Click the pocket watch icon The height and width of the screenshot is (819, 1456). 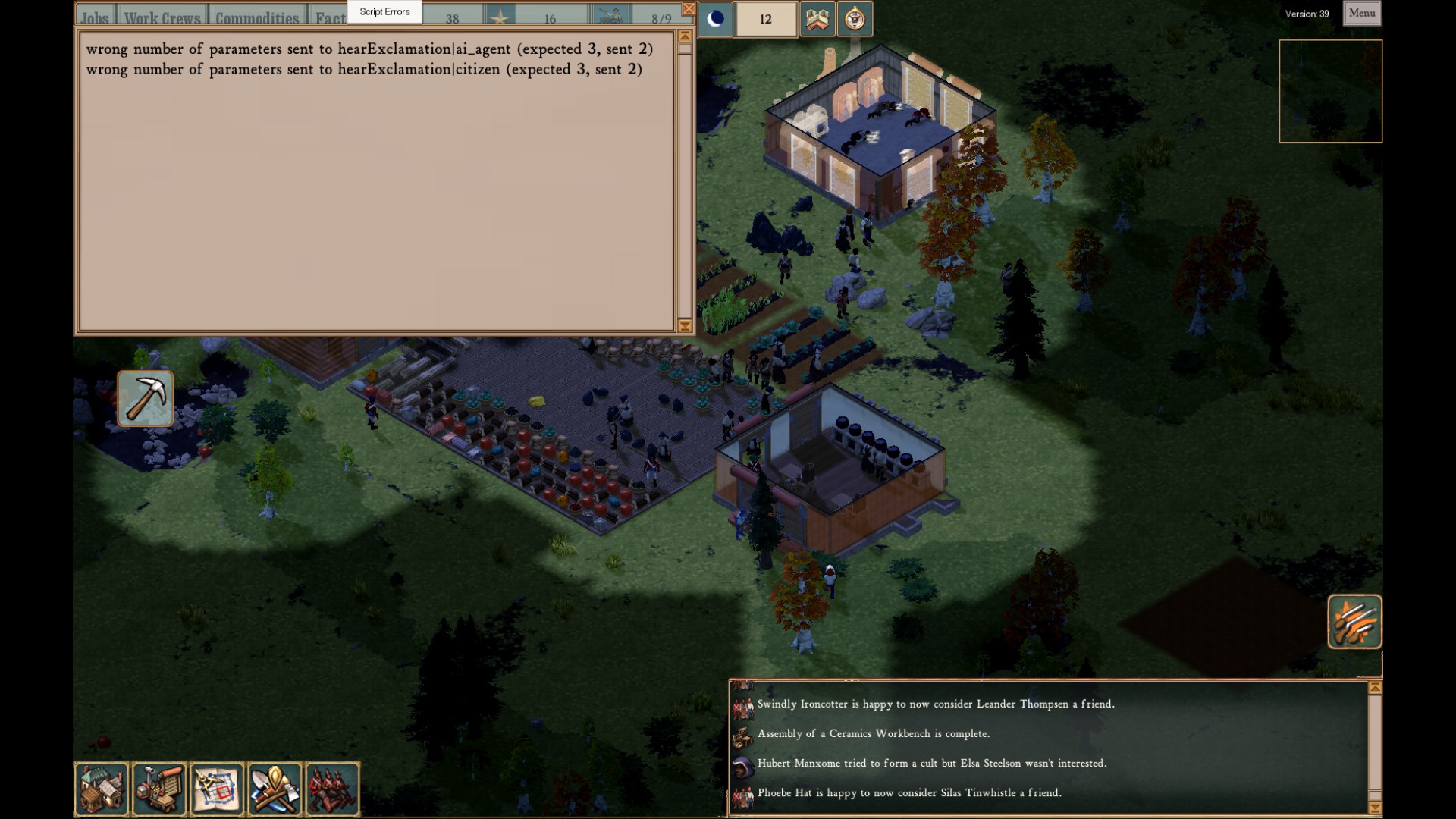point(855,19)
